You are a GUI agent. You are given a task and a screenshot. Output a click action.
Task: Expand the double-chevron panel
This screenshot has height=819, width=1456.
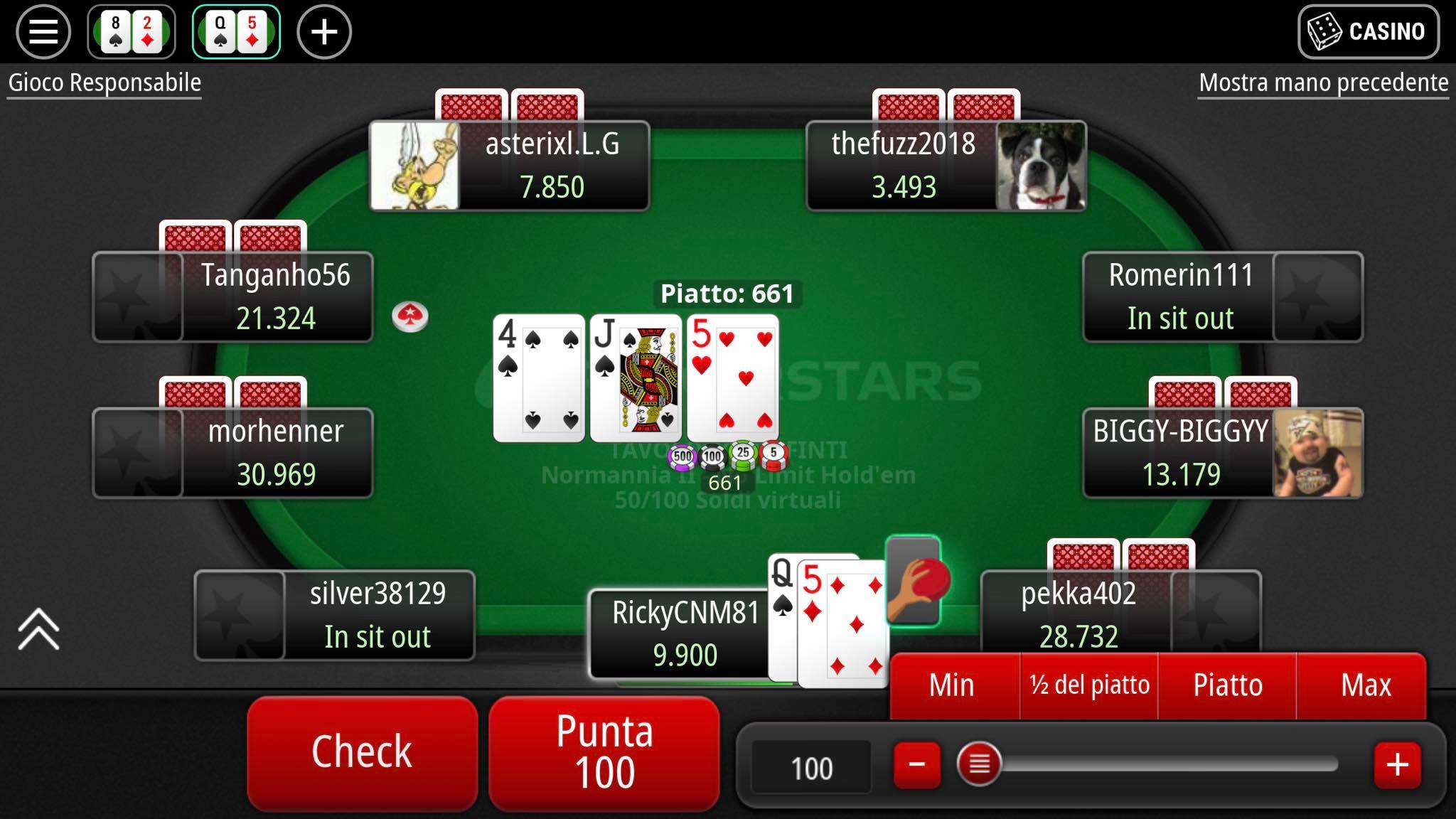(38, 629)
